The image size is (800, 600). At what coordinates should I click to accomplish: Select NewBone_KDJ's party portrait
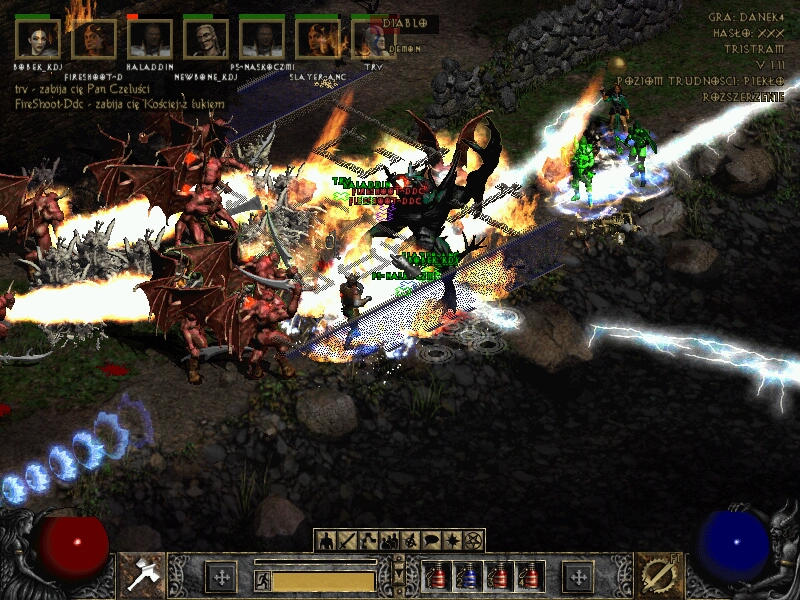pos(206,39)
